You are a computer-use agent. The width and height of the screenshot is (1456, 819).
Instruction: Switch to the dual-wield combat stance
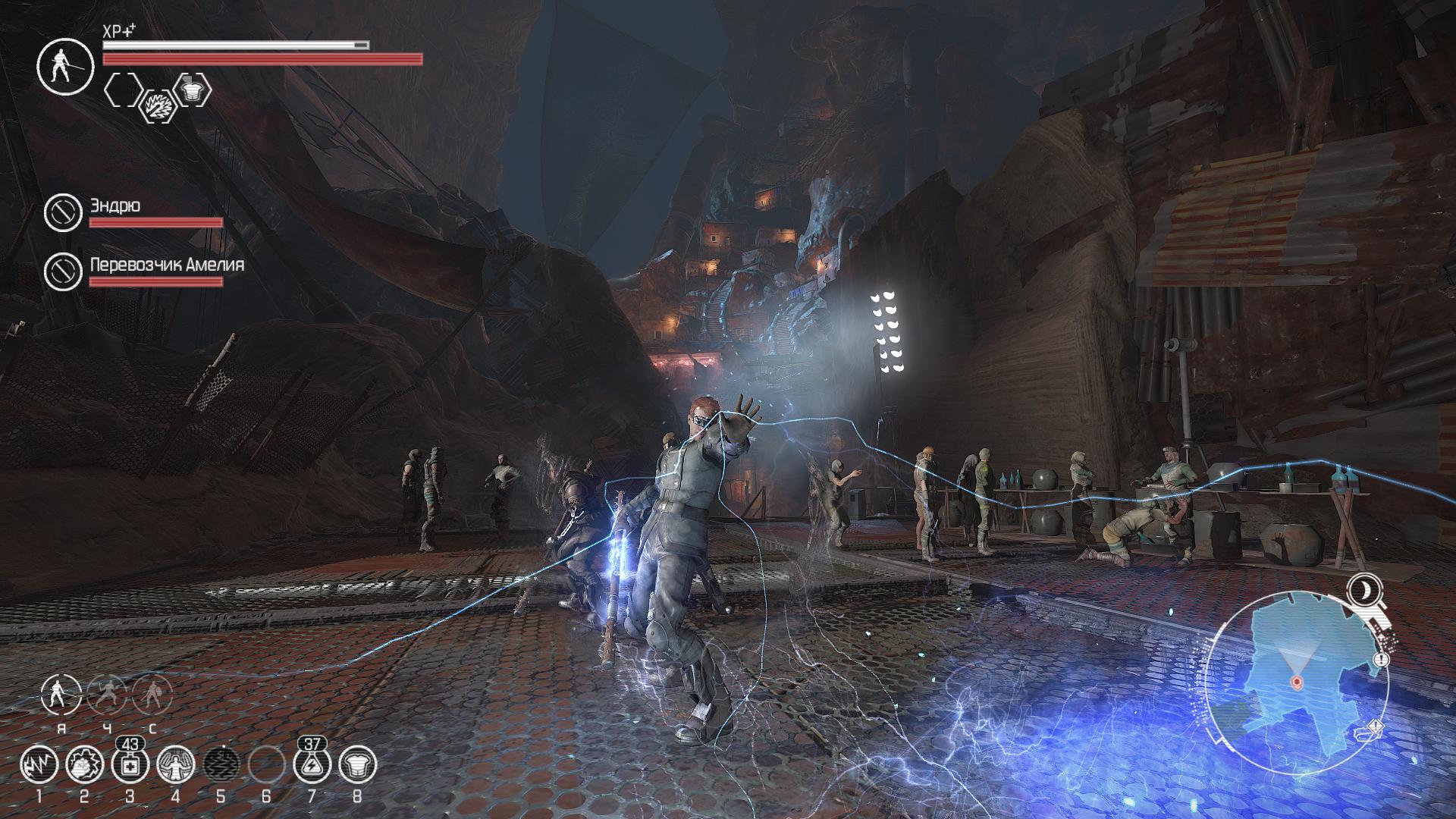tap(107, 695)
